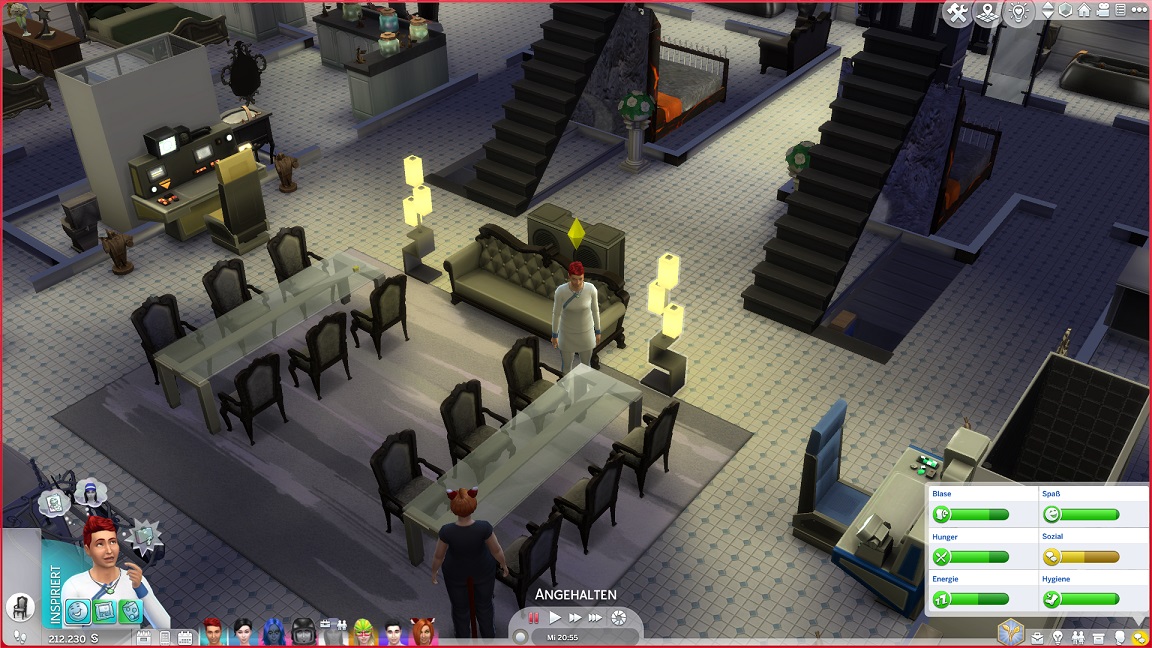The width and height of the screenshot is (1152, 648).
Task: Click the pause button
Action: click(x=534, y=618)
